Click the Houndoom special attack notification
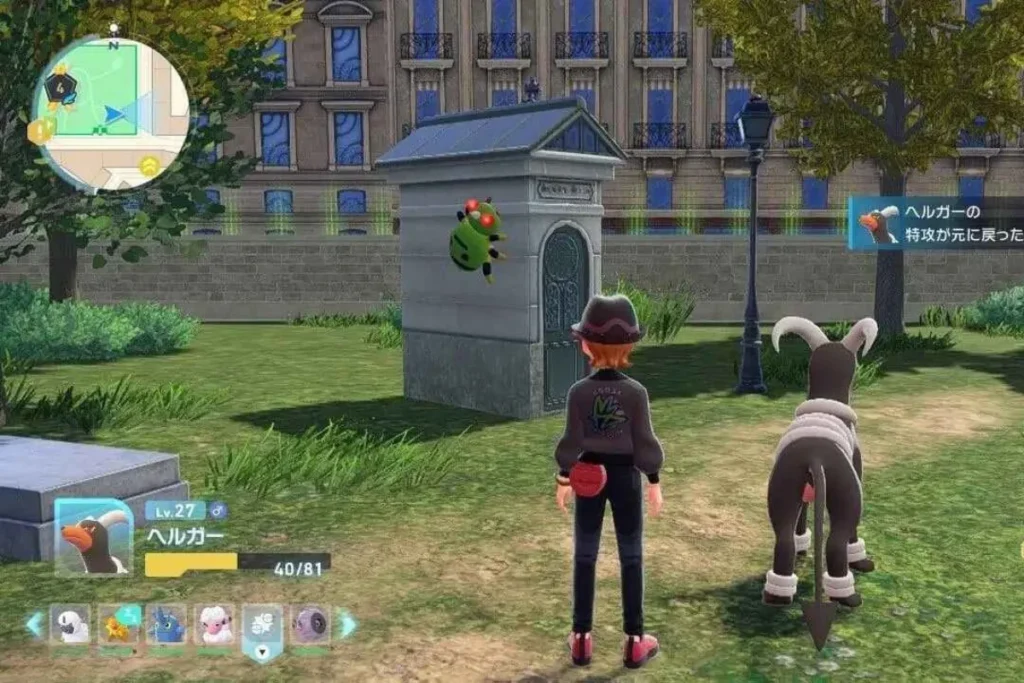Screen dimensions: 1024x683 936,223
